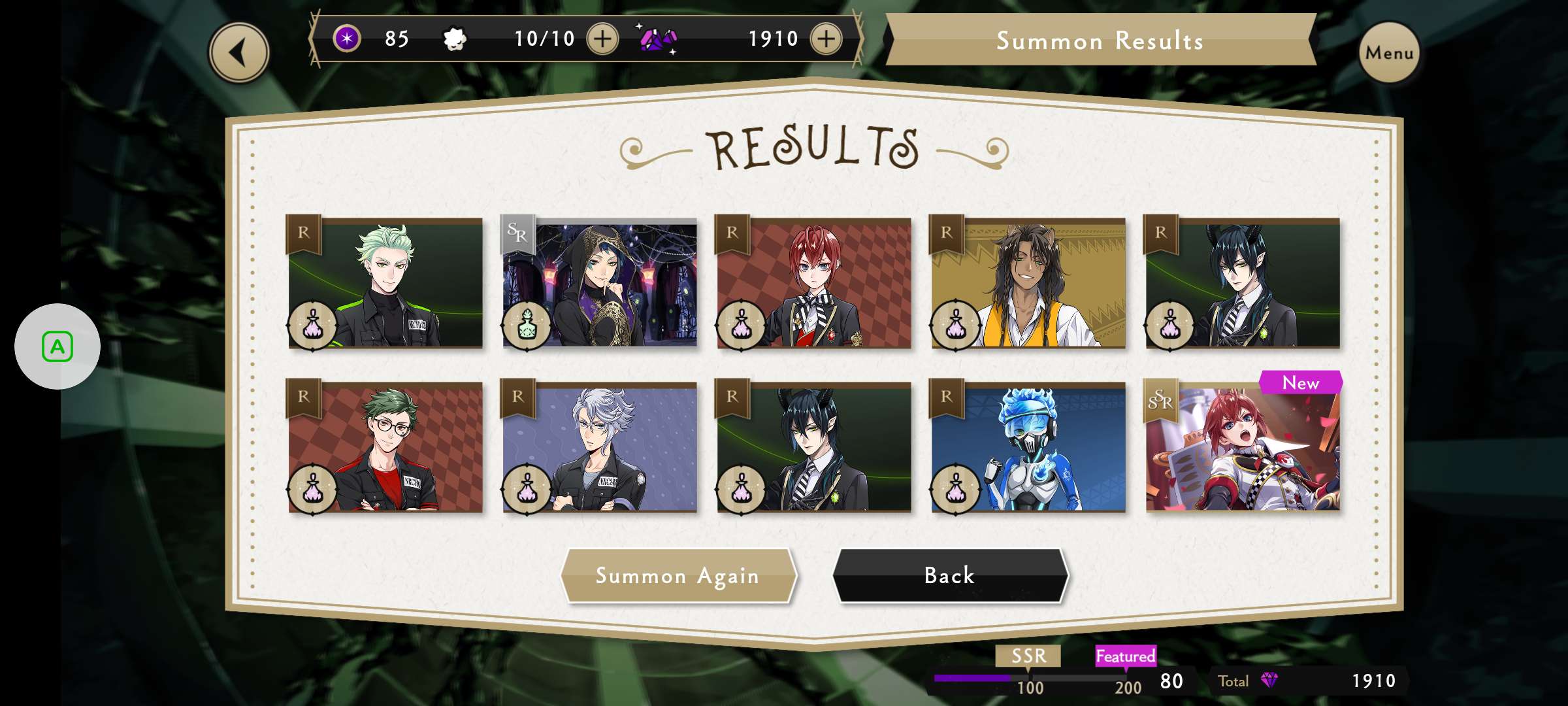Viewport: 1568px width, 706px height.
Task: Return using the black Back button
Action: coord(949,575)
